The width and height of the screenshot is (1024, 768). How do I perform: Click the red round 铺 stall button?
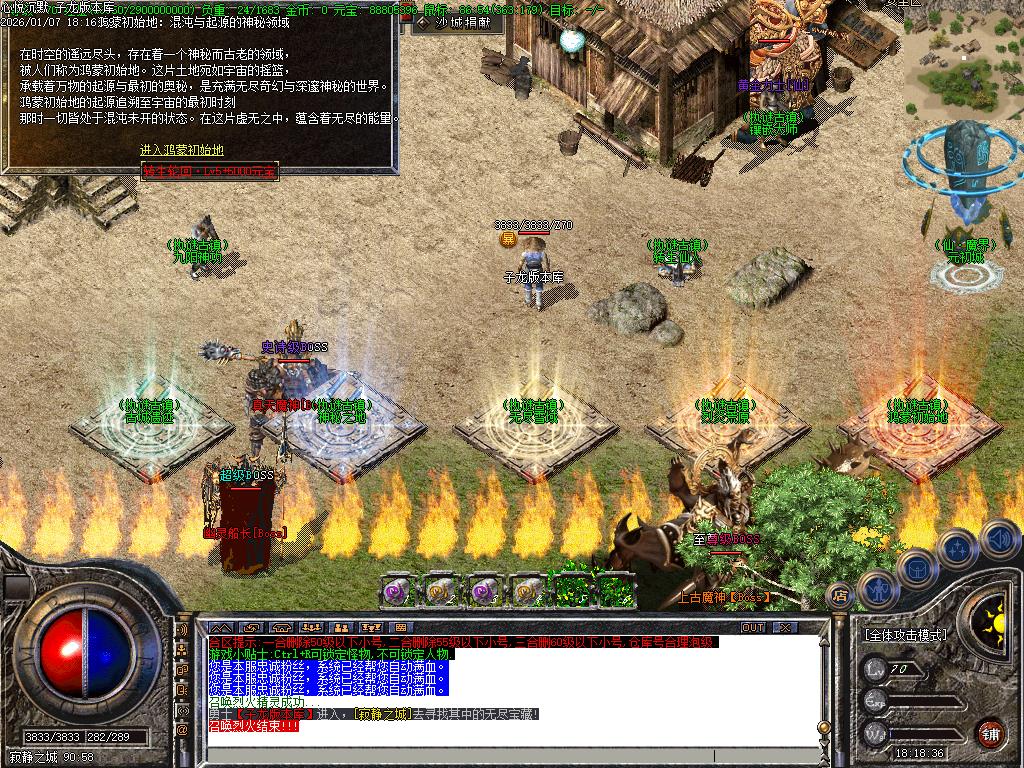(990, 732)
